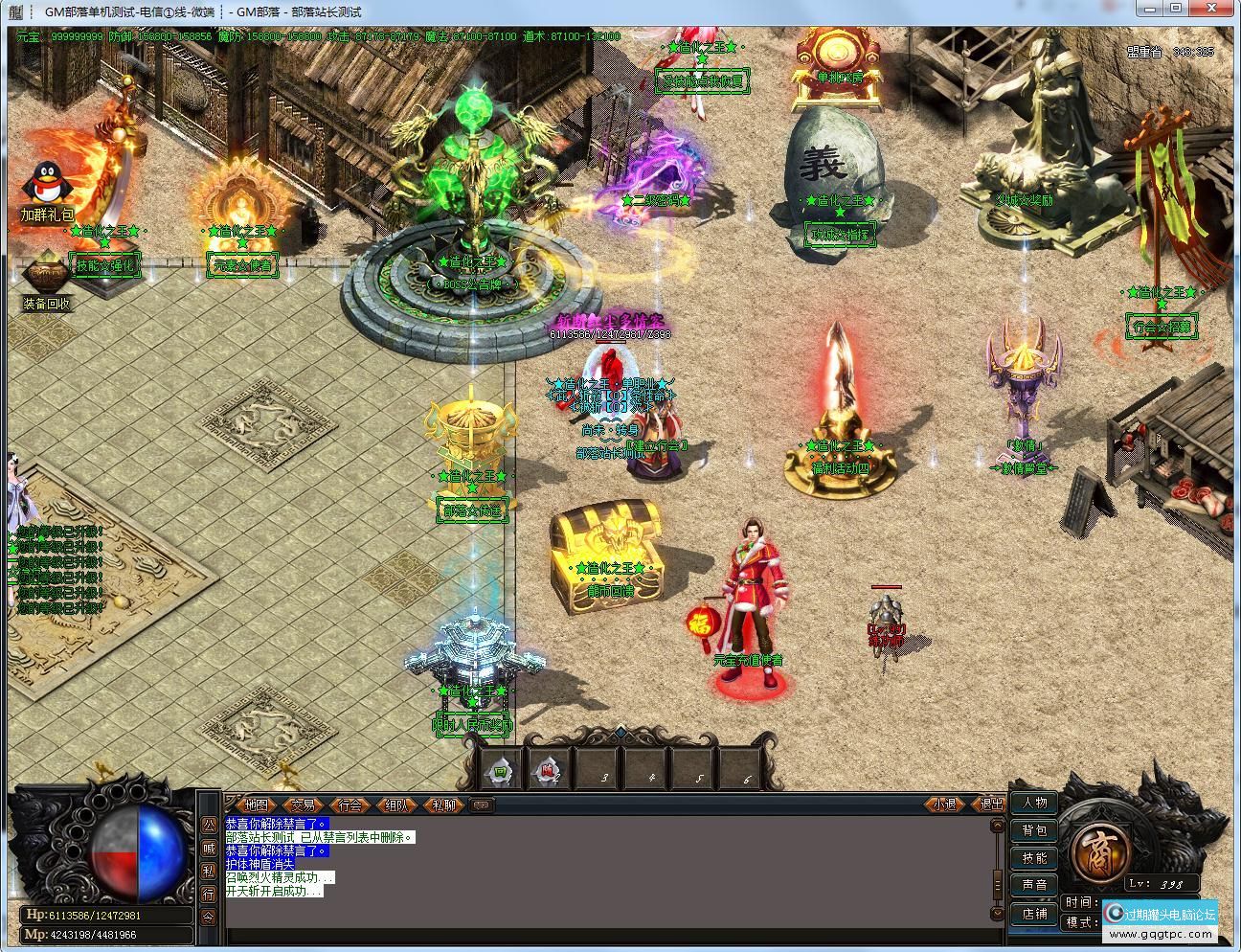Click the round 商 mall icon
This screenshot has height=952, width=1241.
coord(1096,848)
